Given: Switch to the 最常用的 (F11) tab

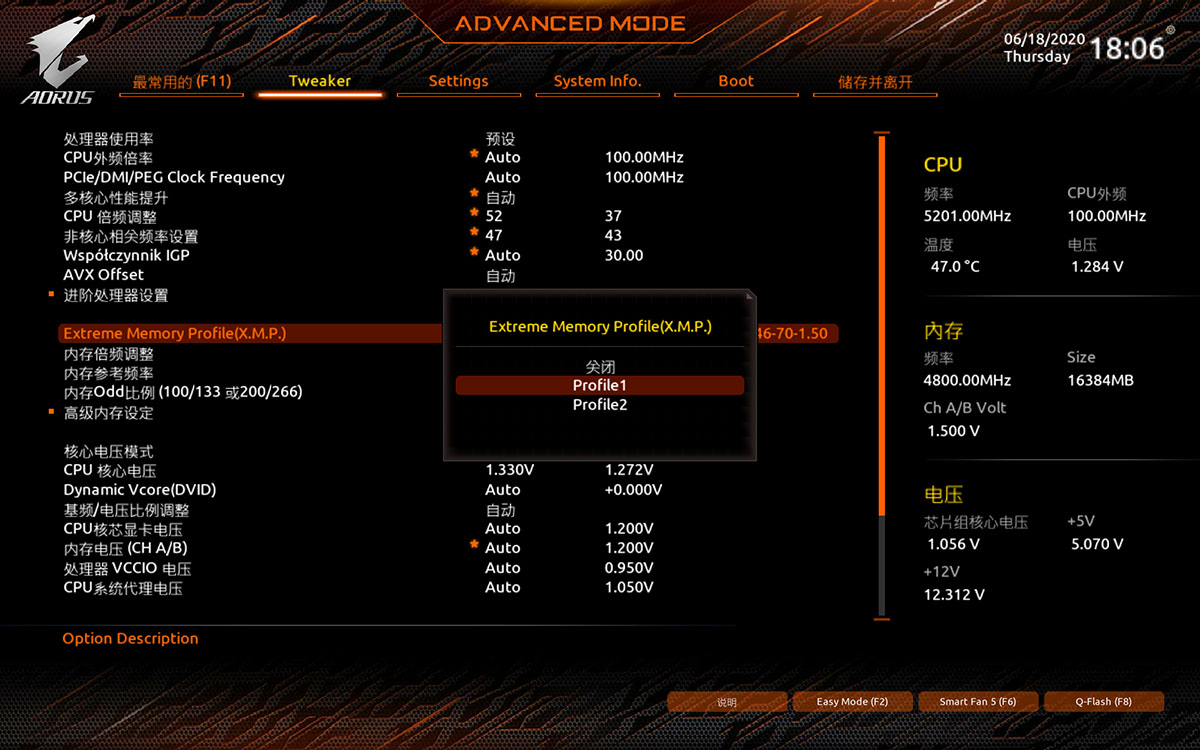Looking at the screenshot, I should click(181, 82).
